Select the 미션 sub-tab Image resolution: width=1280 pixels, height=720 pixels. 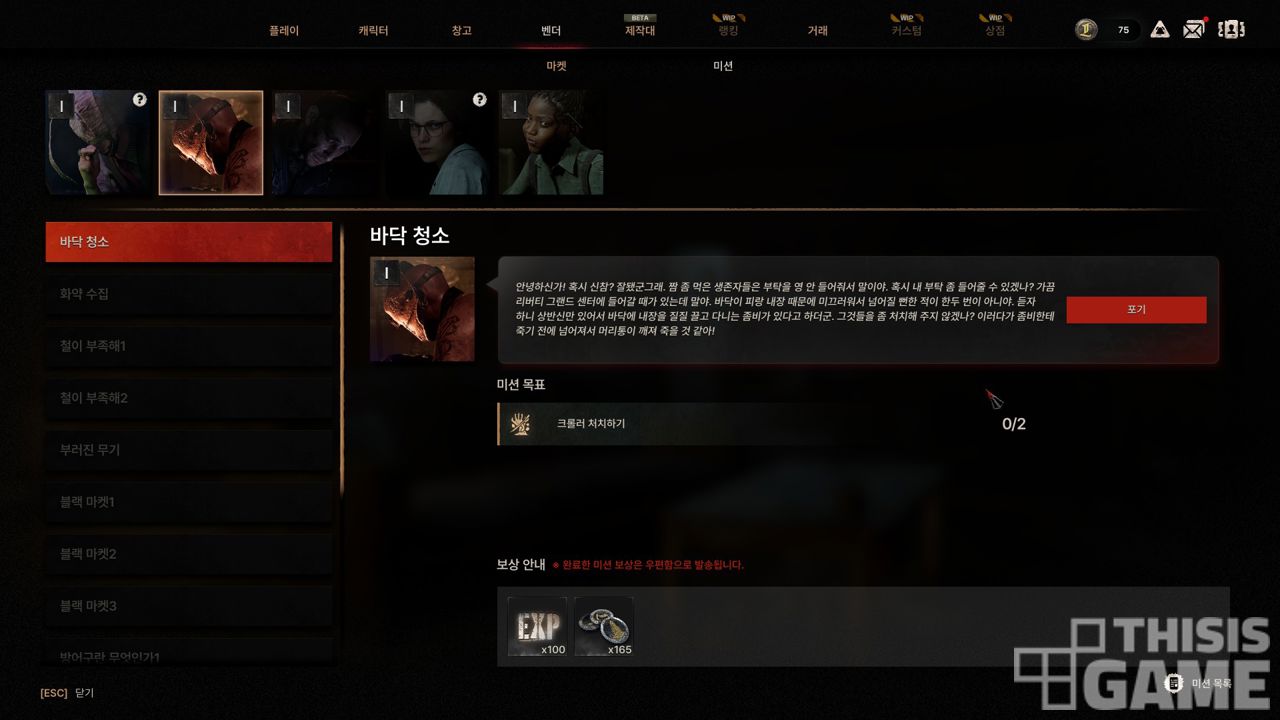[x=723, y=66]
